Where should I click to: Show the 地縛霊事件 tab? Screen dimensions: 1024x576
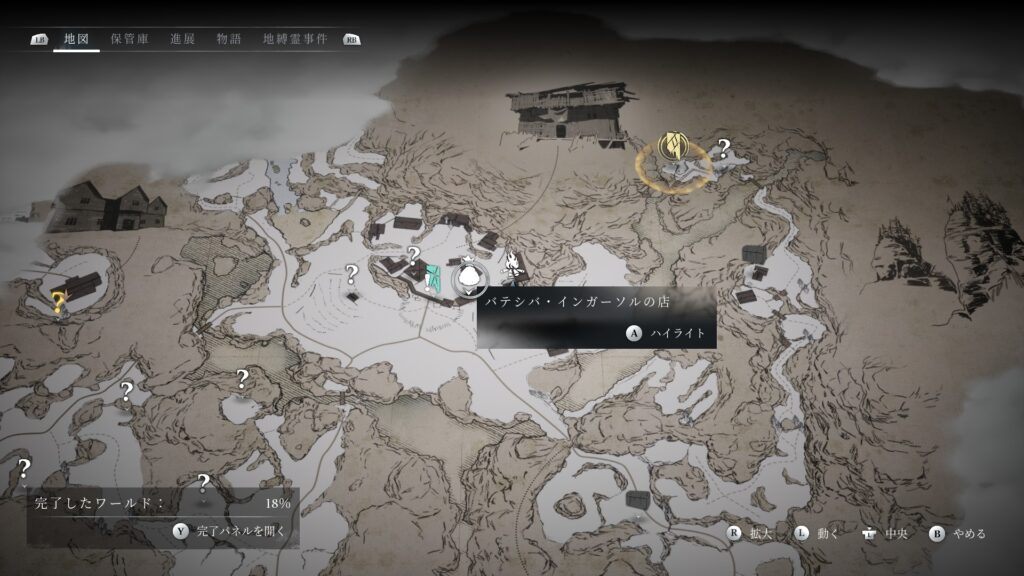[295, 39]
